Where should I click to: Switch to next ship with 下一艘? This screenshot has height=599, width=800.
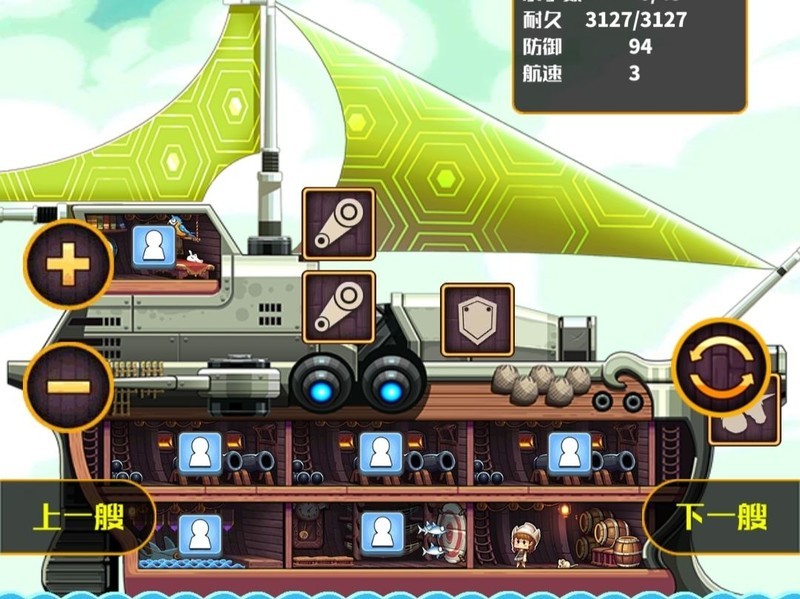(x=723, y=517)
